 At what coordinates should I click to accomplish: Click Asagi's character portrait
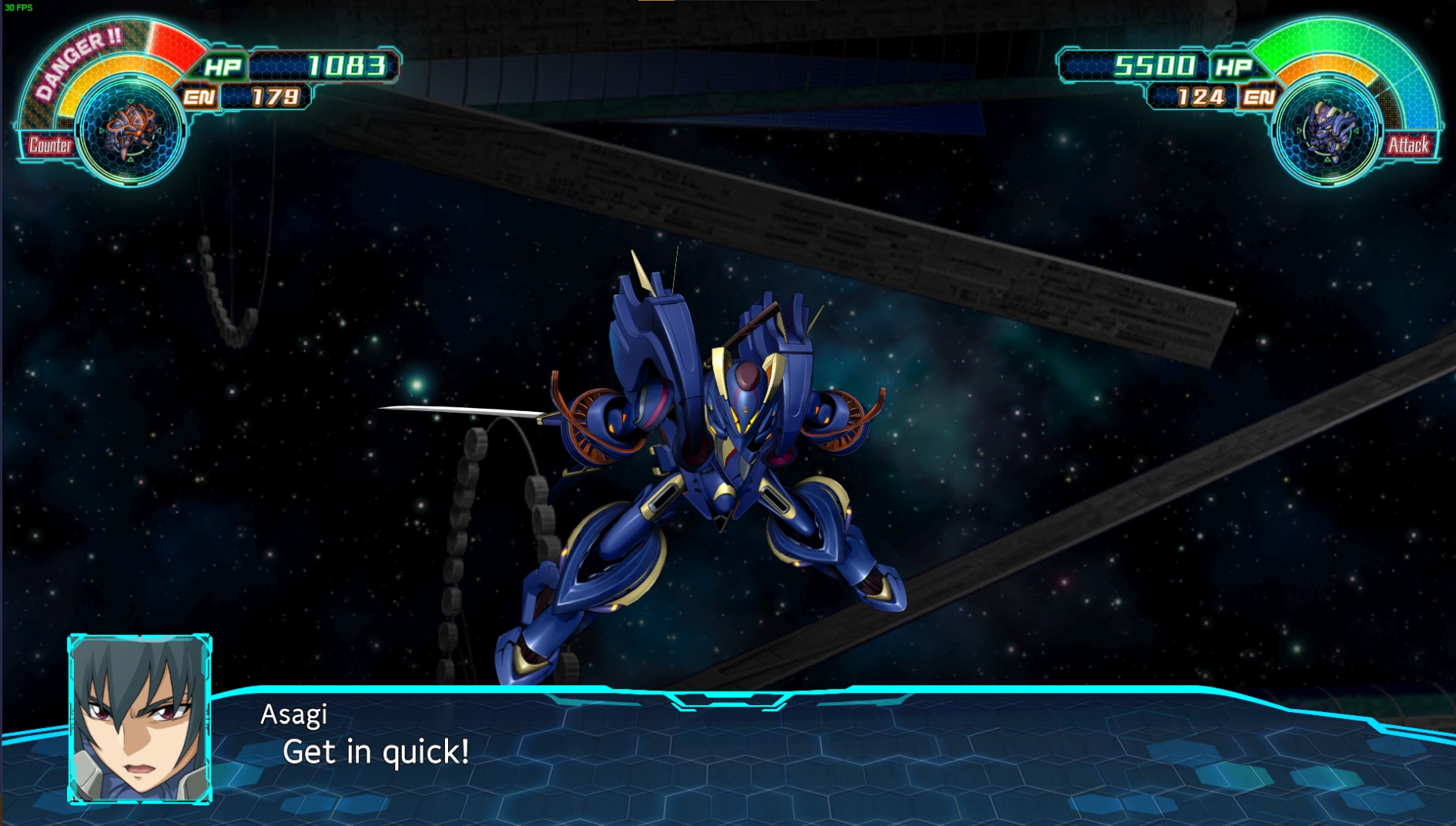(139, 719)
